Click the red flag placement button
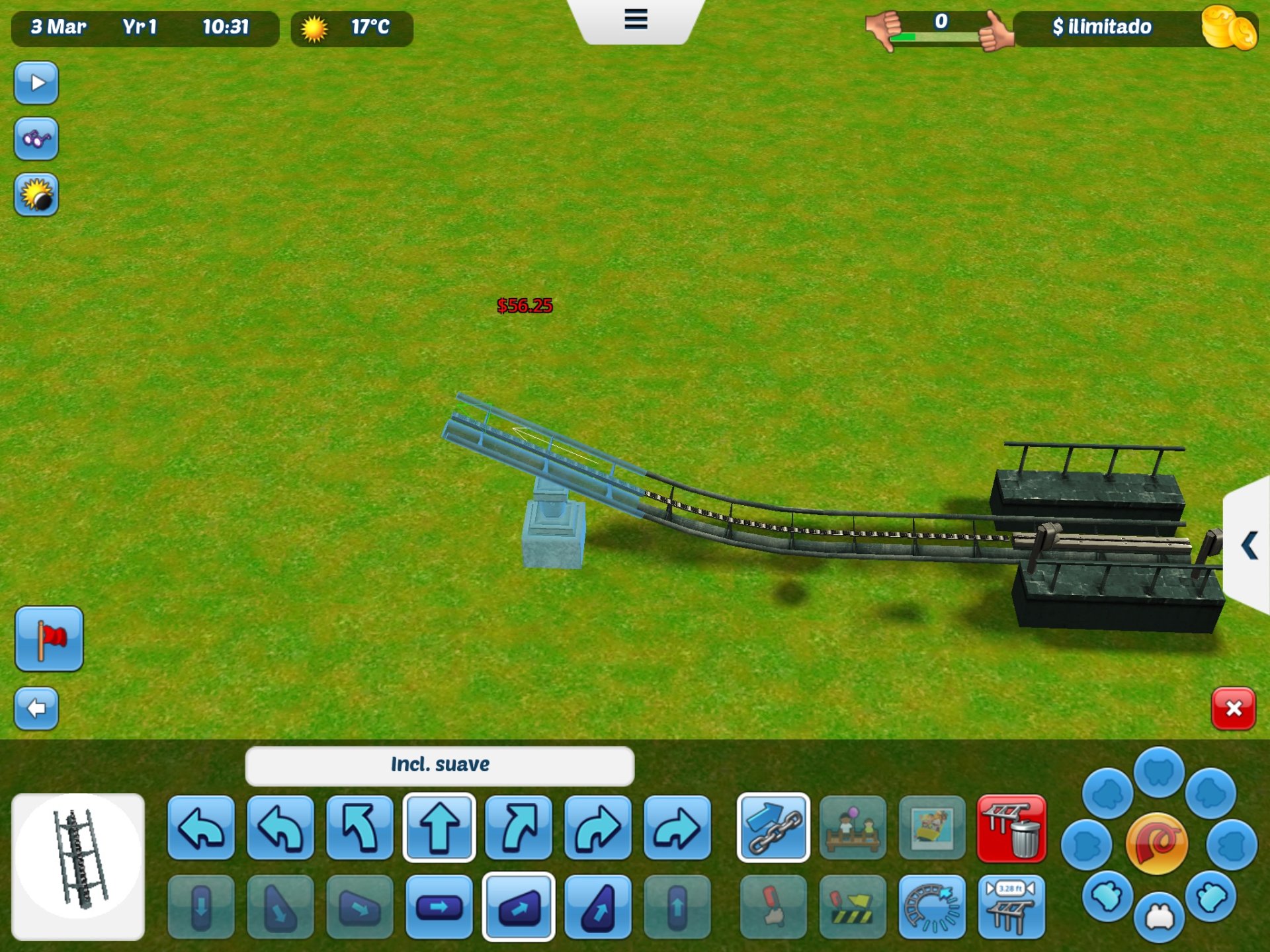 pyautogui.click(x=50, y=639)
